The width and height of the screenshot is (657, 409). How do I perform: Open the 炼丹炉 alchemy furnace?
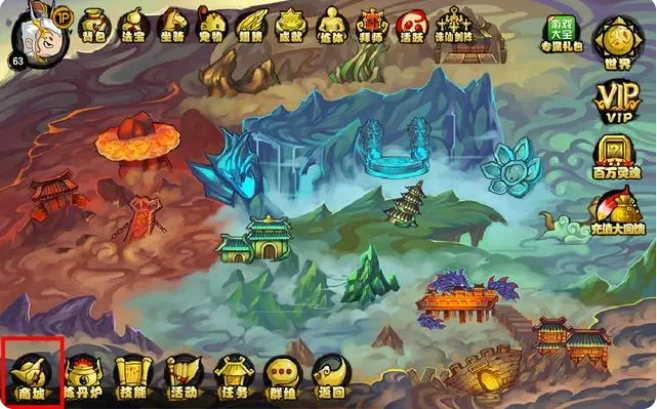[85, 376]
